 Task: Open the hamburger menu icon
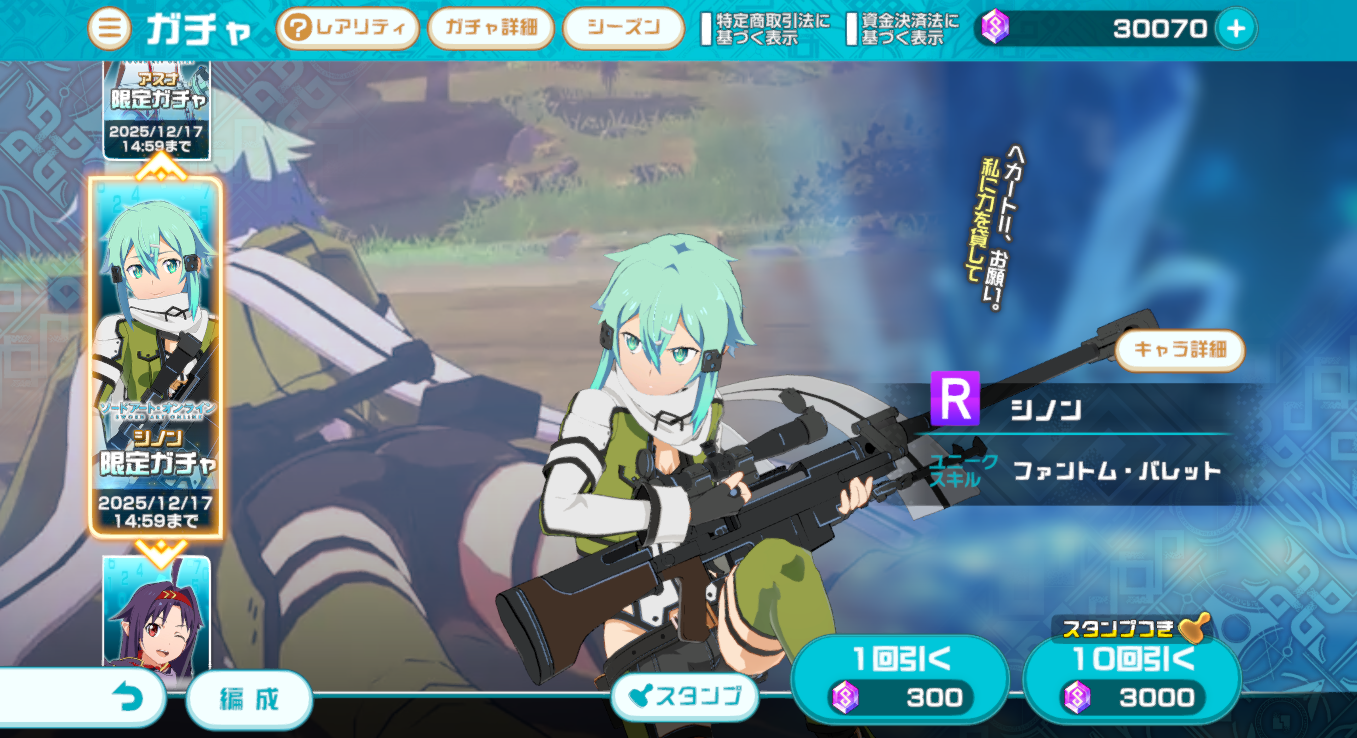109,29
